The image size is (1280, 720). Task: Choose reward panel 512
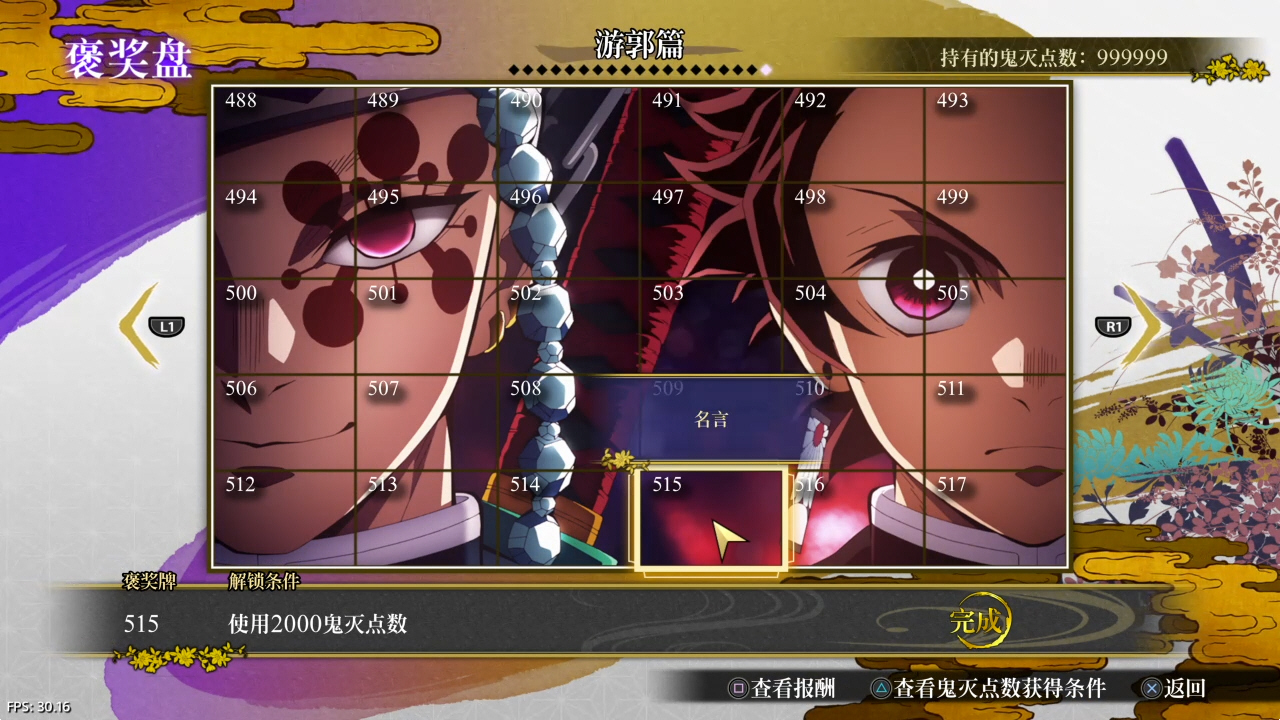point(284,518)
